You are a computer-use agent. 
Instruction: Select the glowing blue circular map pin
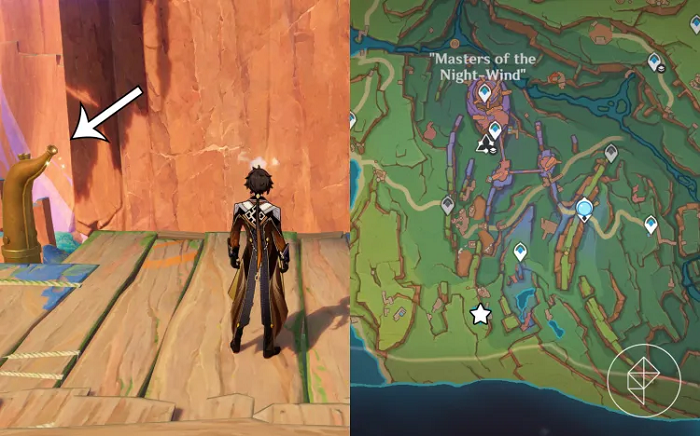(x=585, y=209)
